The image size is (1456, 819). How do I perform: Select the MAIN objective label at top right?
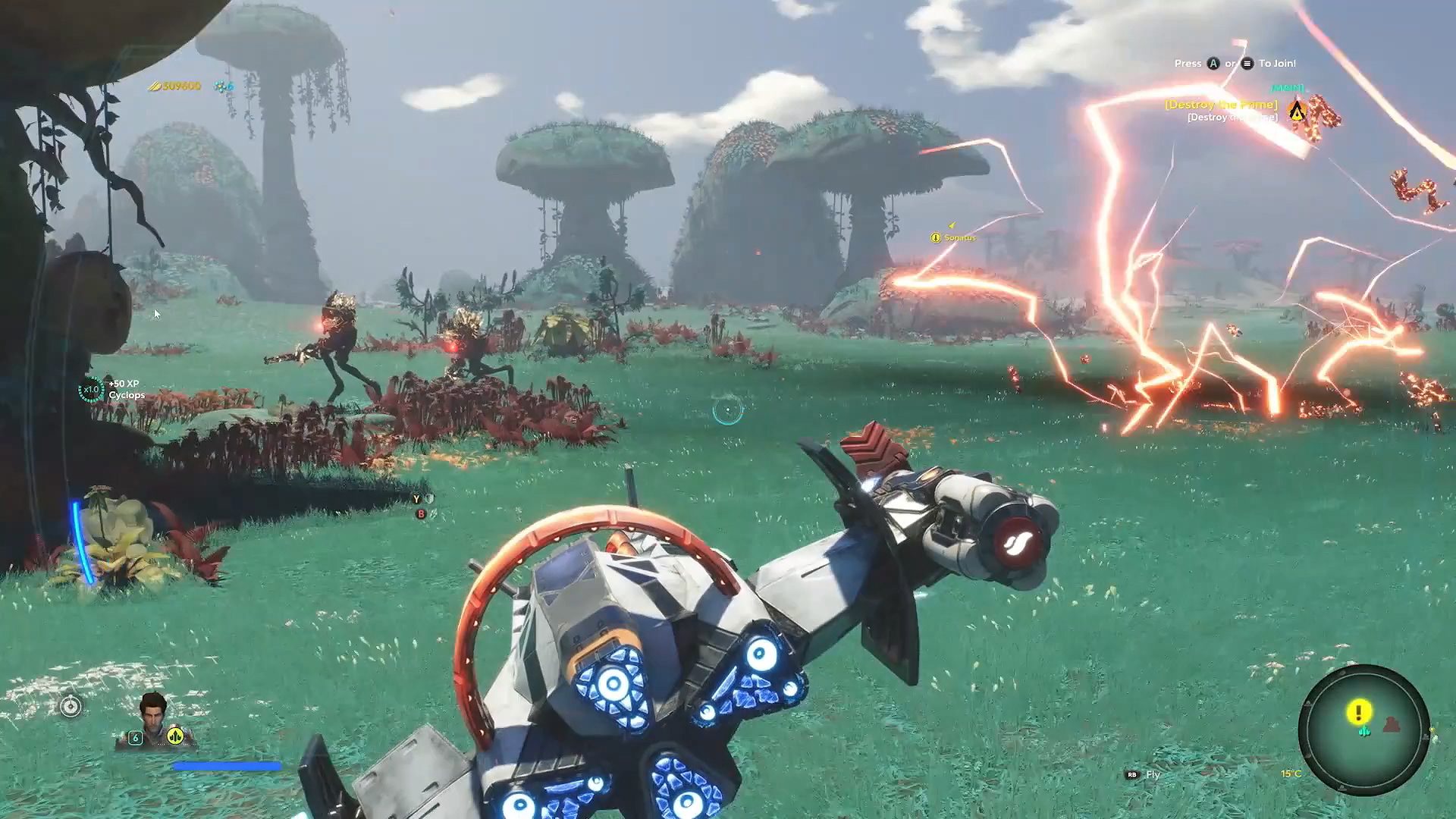pos(1287,88)
